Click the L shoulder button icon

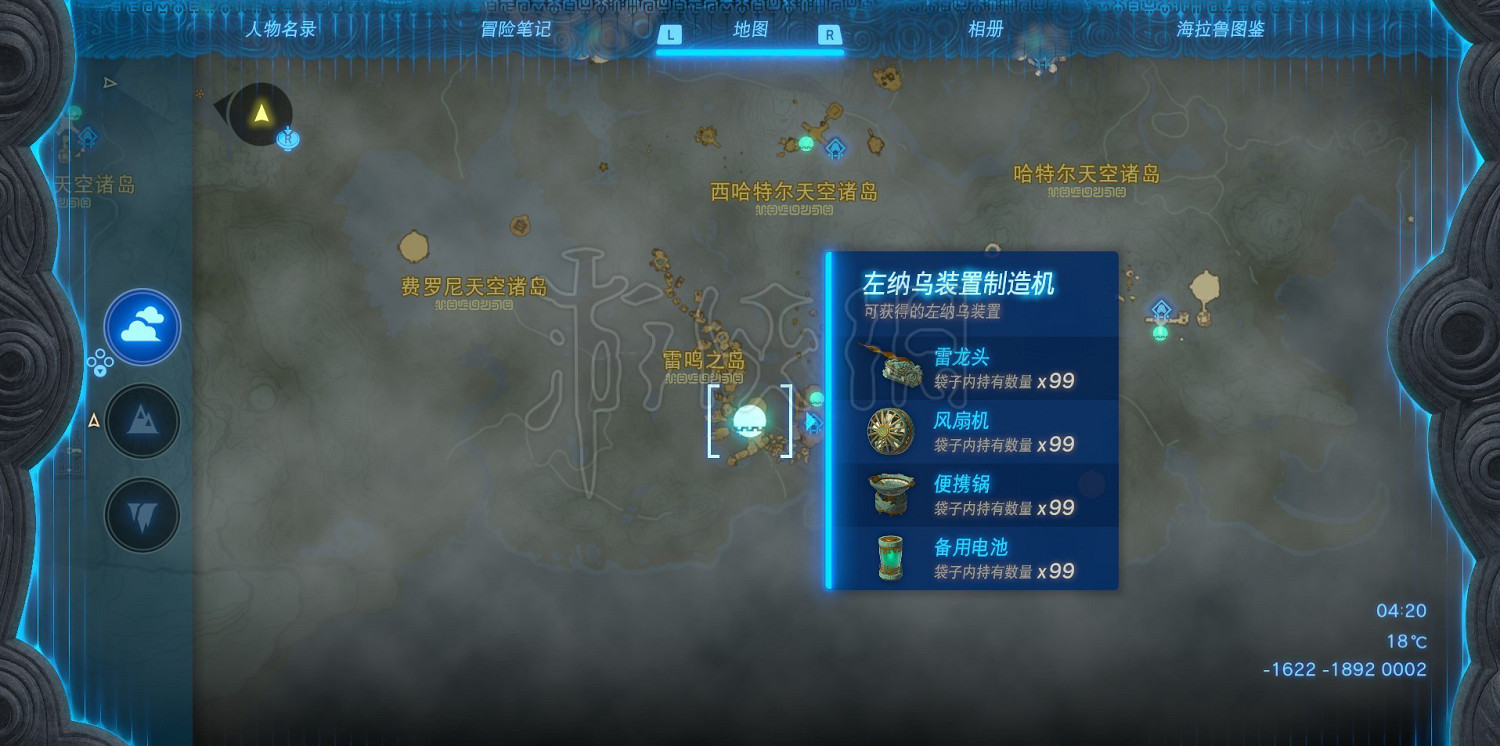tap(668, 33)
